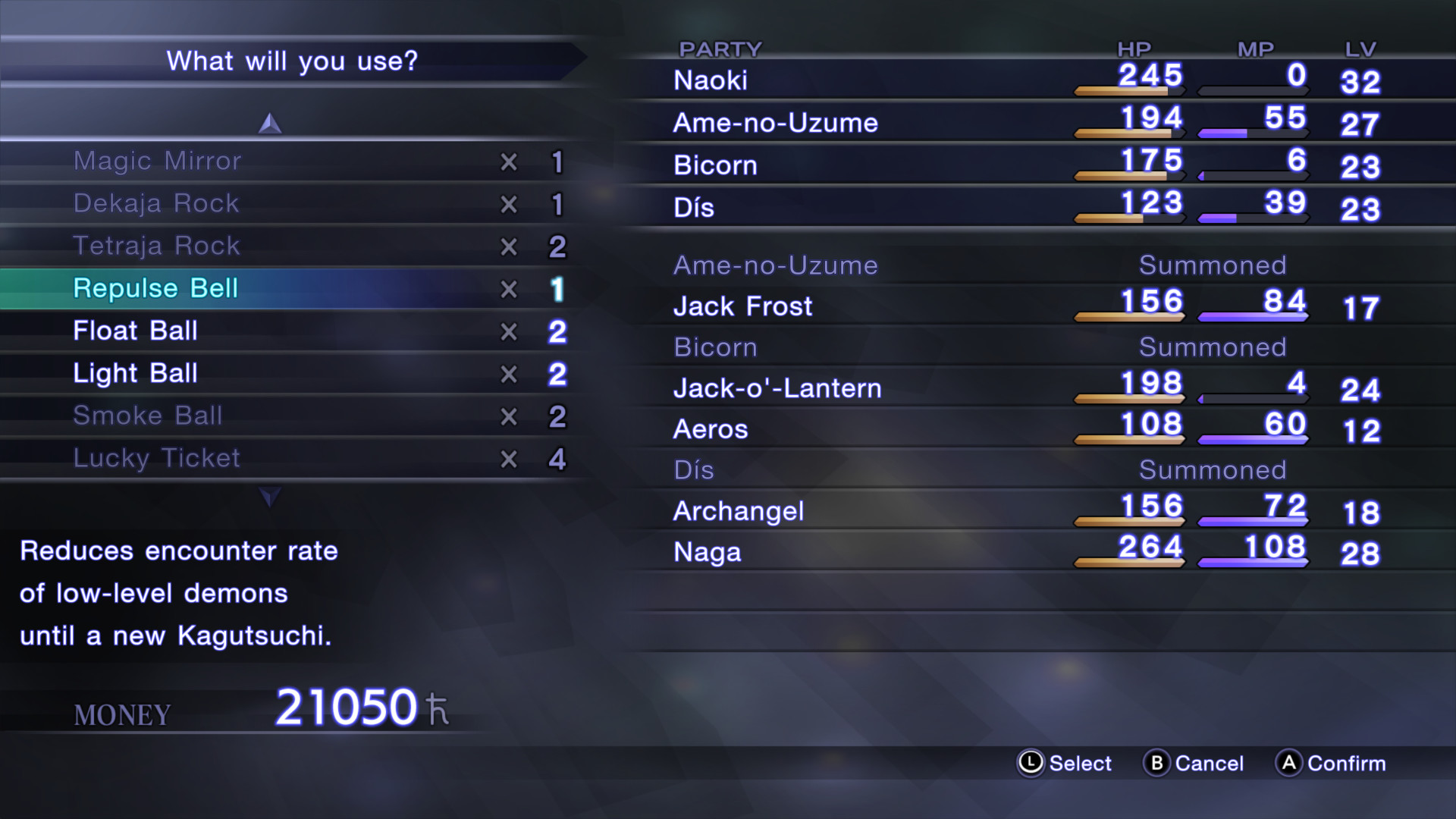Select the Magic Mirror item
1456x819 pixels.
[x=157, y=161]
